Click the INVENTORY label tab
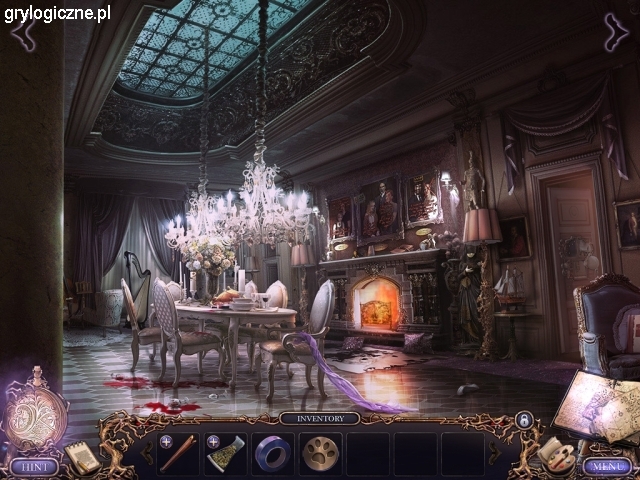Image resolution: width=640 pixels, height=480 pixels. coord(319,419)
